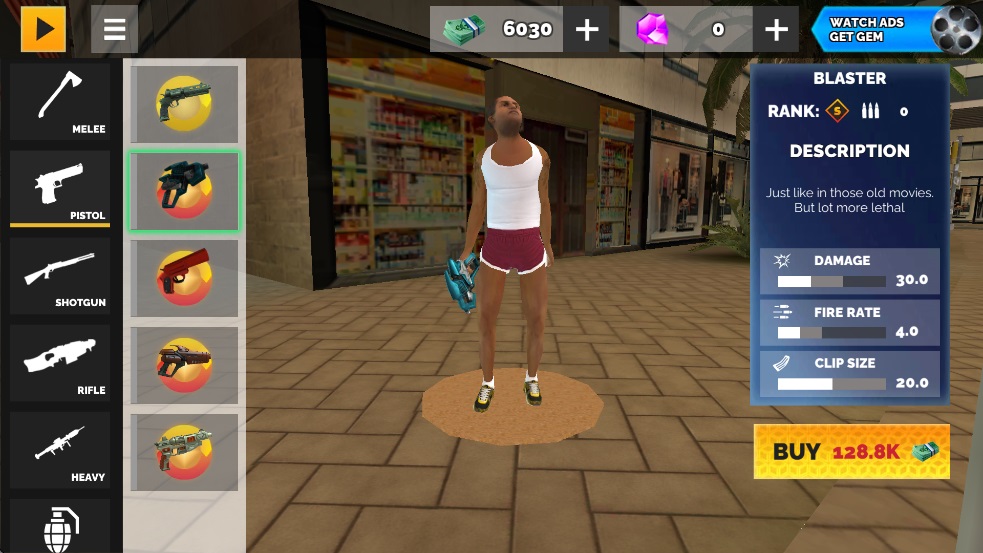The height and width of the screenshot is (553, 983).
Task: Buy the Blaster for 128.8K
Action: (x=851, y=452)
